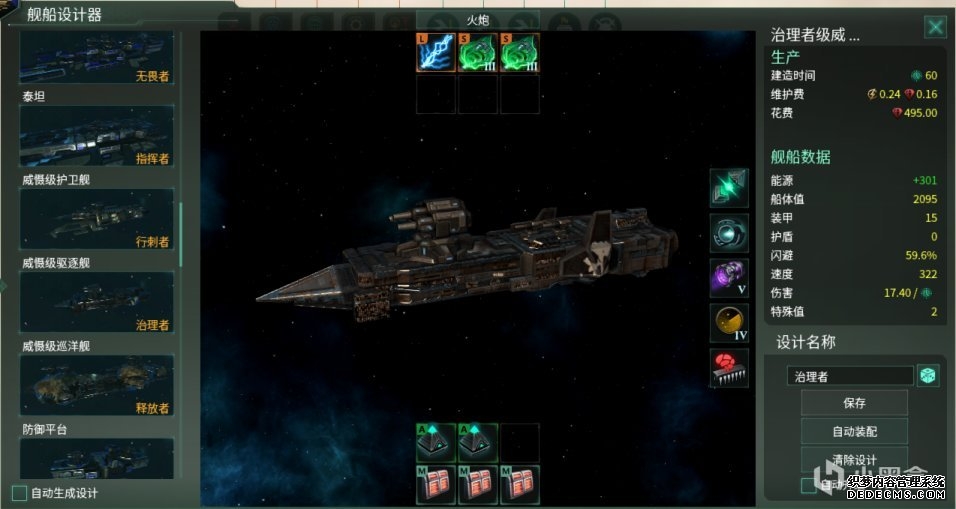Open the 行刺者 corvette design
The image size is (956, 509).
(x=96, y=218)
